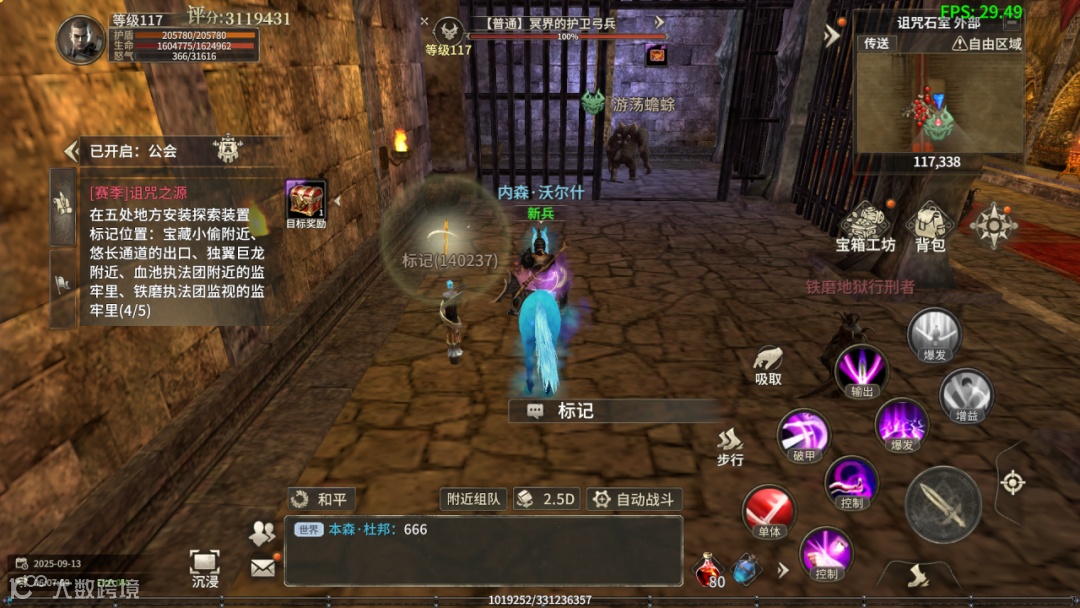Open the 背包 backpack
The height and width of the screenshot is (608, 1080).
pos(930,225)
